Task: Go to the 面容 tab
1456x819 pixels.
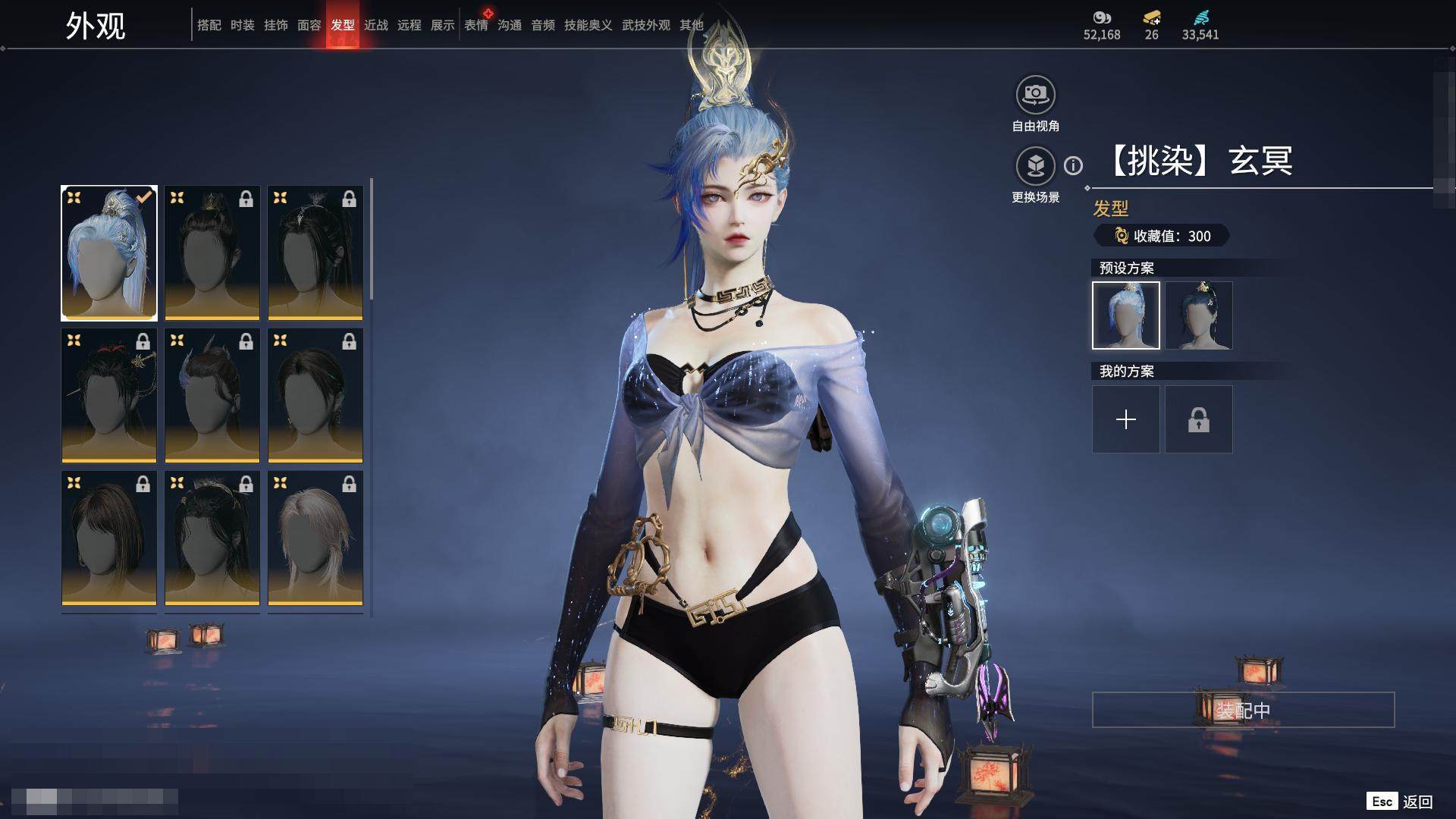Action: coord(309,25)
